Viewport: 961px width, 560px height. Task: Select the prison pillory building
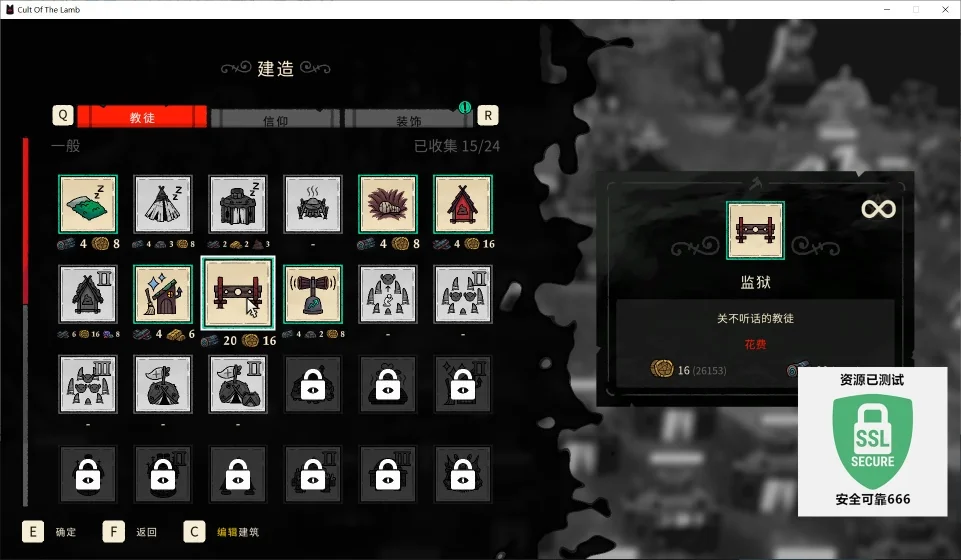click(x=238, y=294)
